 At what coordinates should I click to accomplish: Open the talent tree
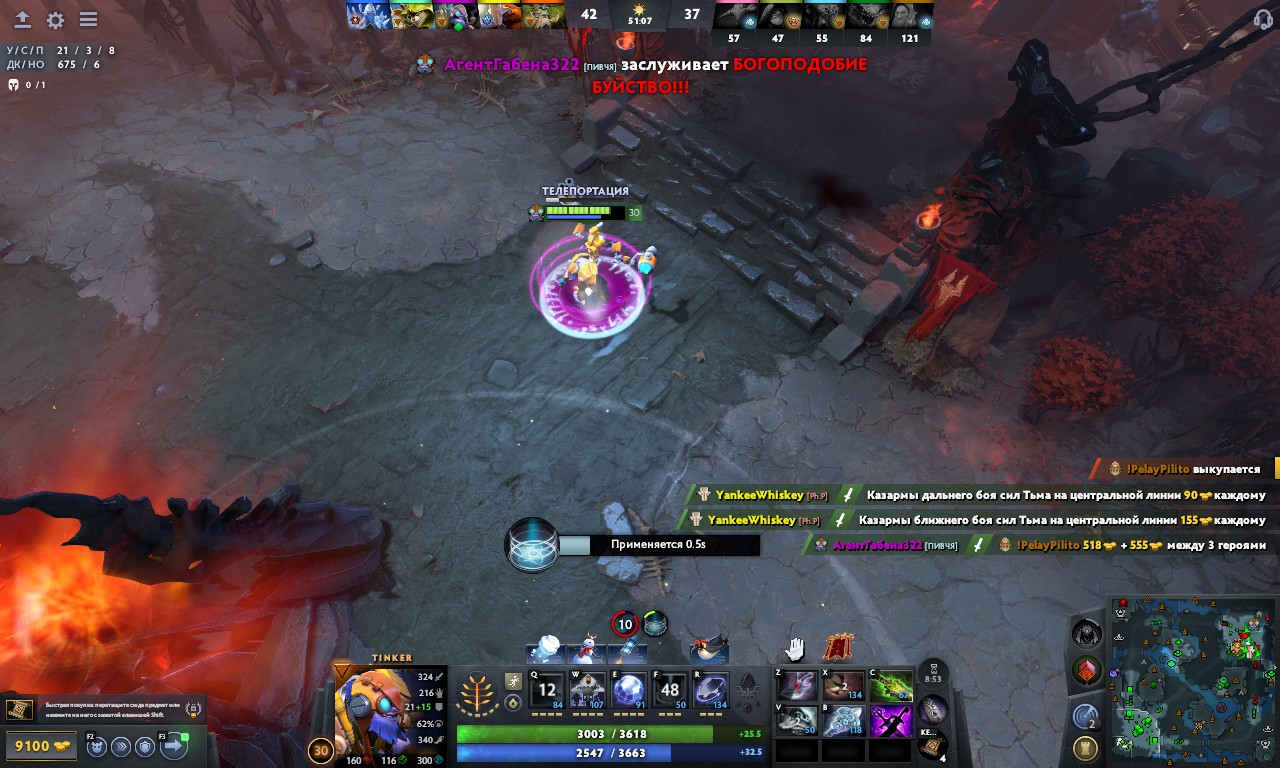477,693
